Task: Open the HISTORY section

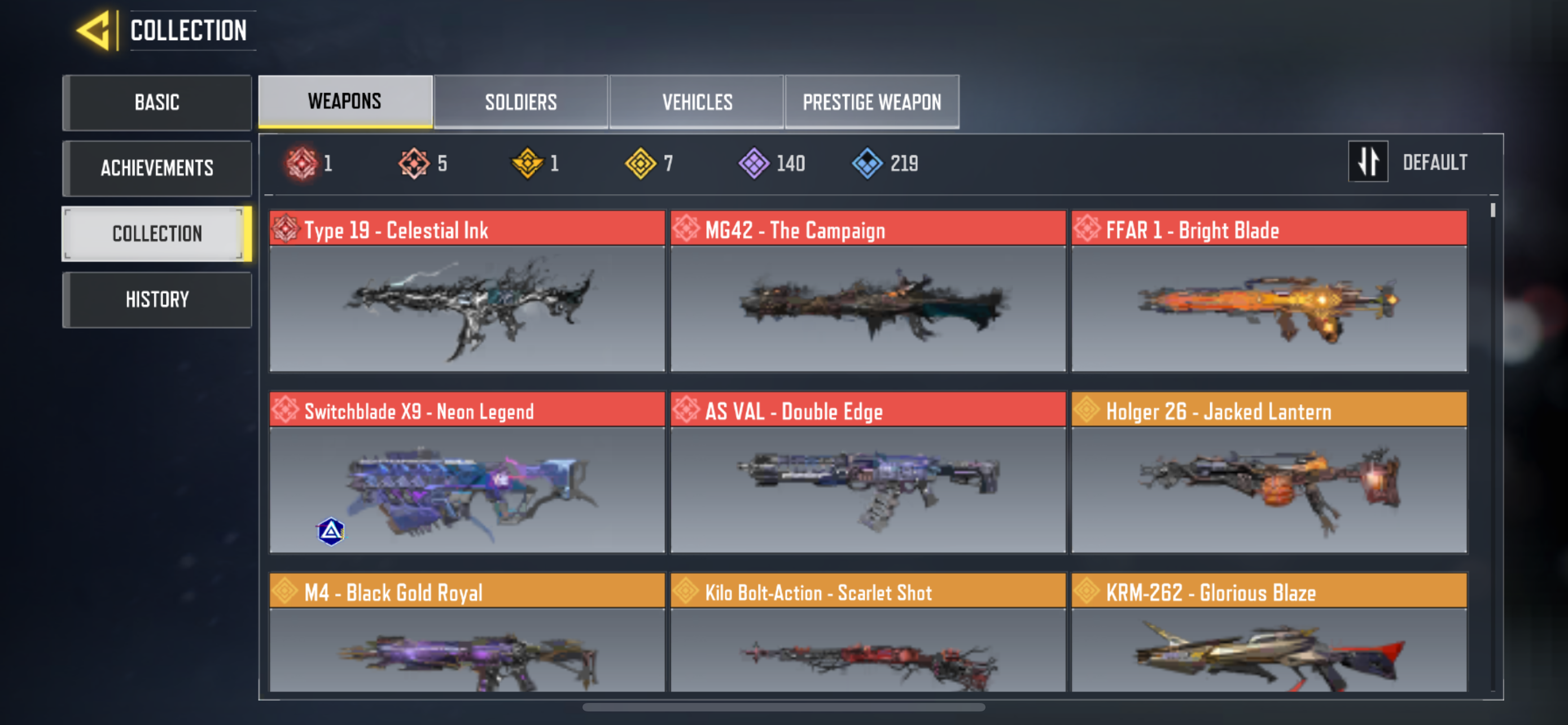Action: (157, 298)
